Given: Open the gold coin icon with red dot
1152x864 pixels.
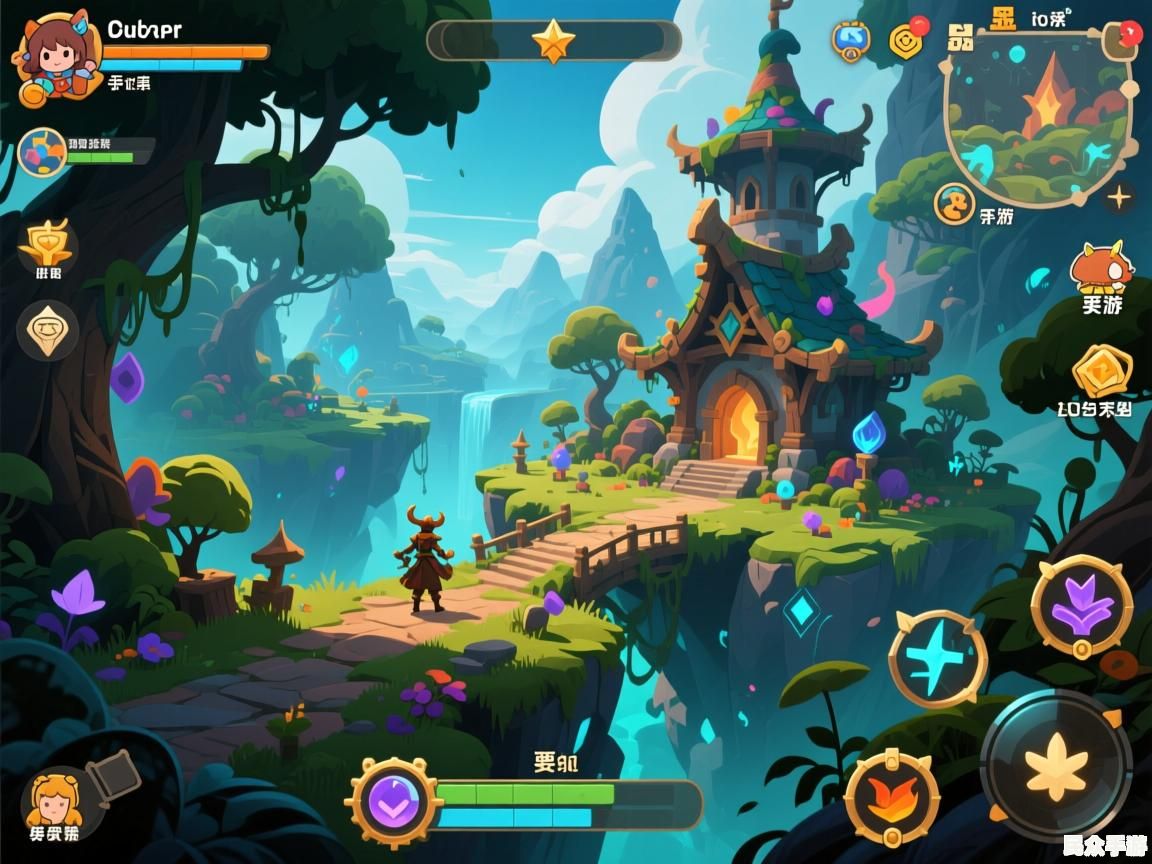Looking at the screenshot, I should tap(908, 40).
